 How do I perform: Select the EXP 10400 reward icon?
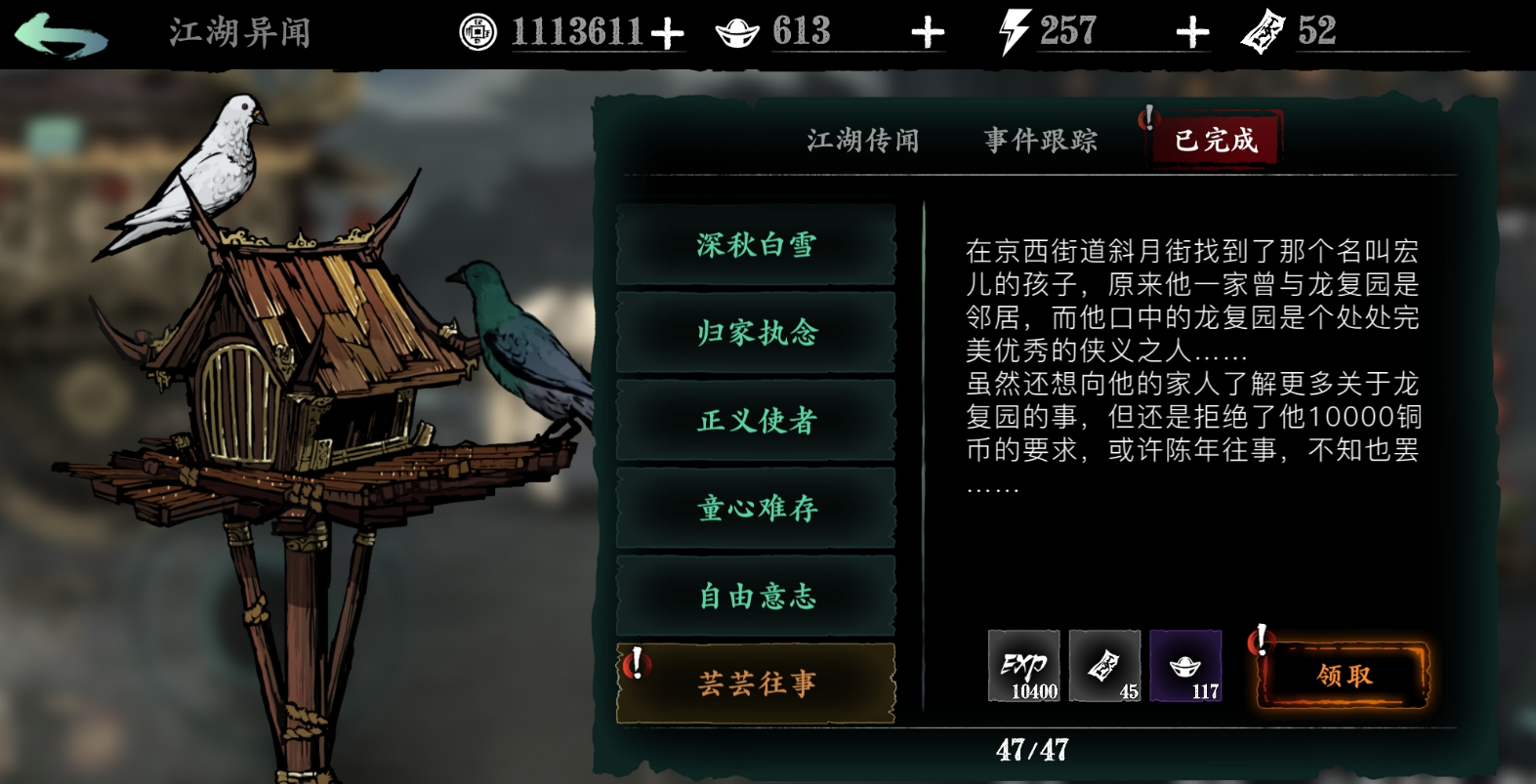click(1022, 667)
